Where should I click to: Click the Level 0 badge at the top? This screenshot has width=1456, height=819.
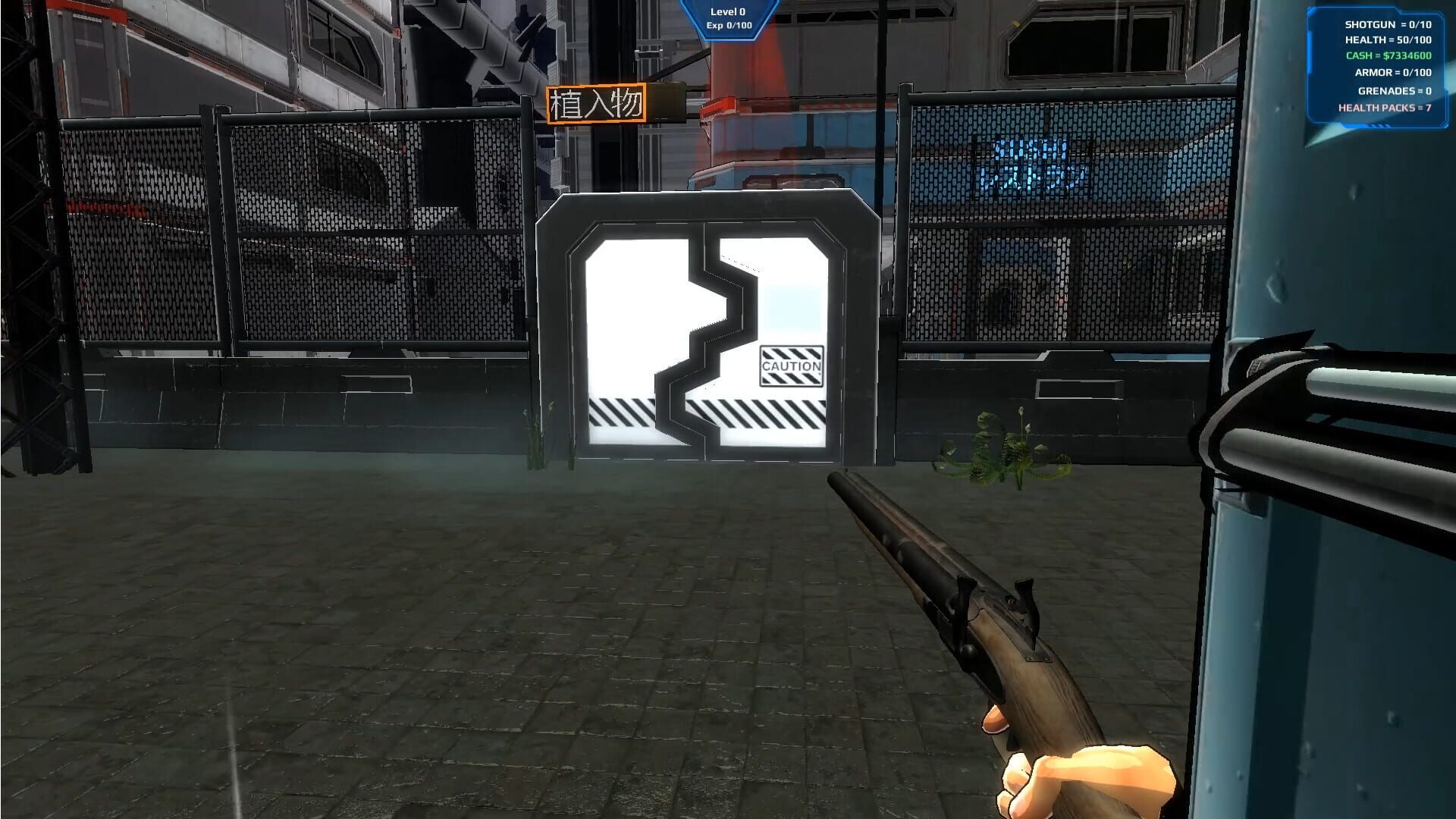(x=727, y=11)
